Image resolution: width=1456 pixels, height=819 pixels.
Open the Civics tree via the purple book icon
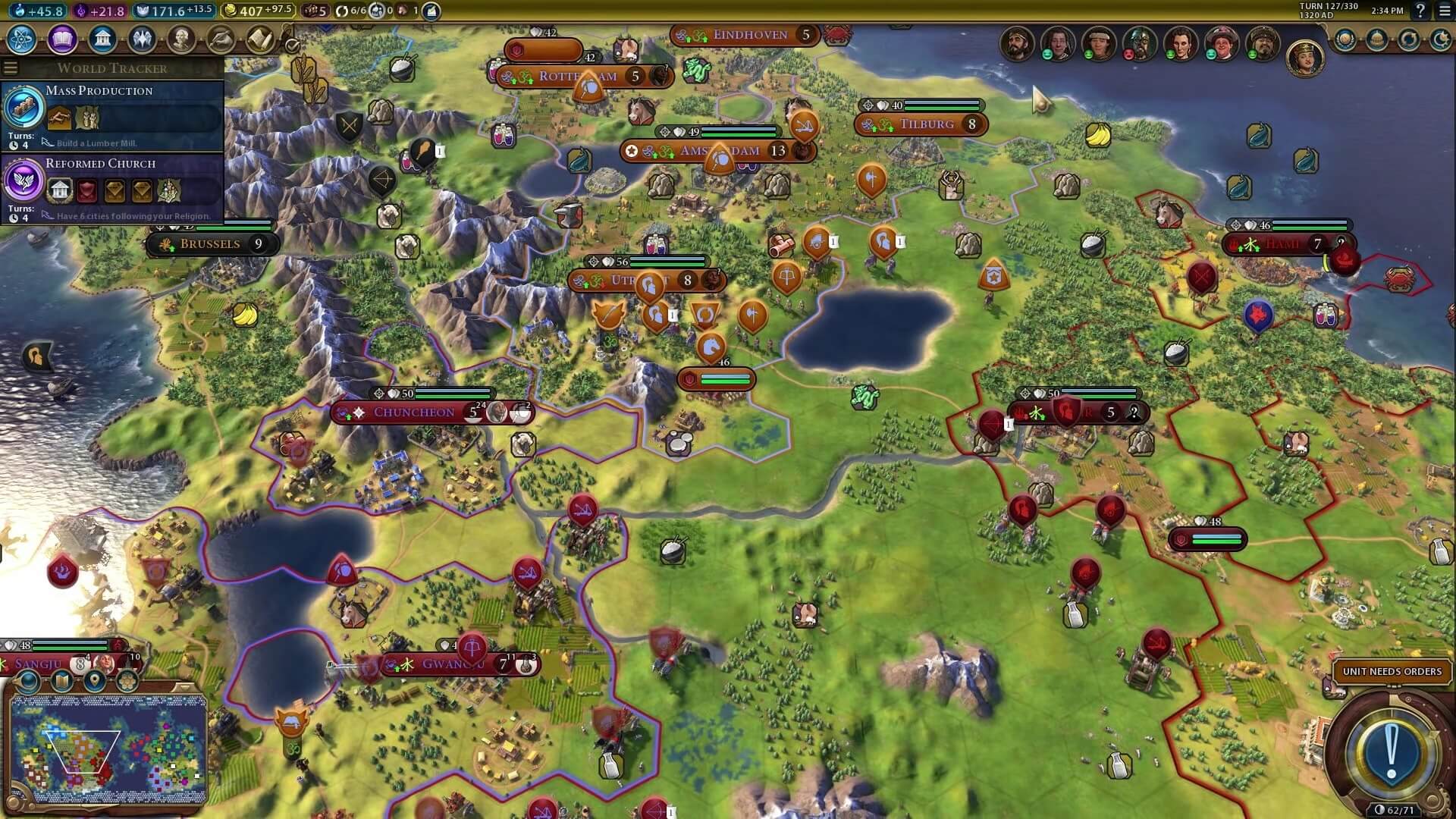point(62,39)
